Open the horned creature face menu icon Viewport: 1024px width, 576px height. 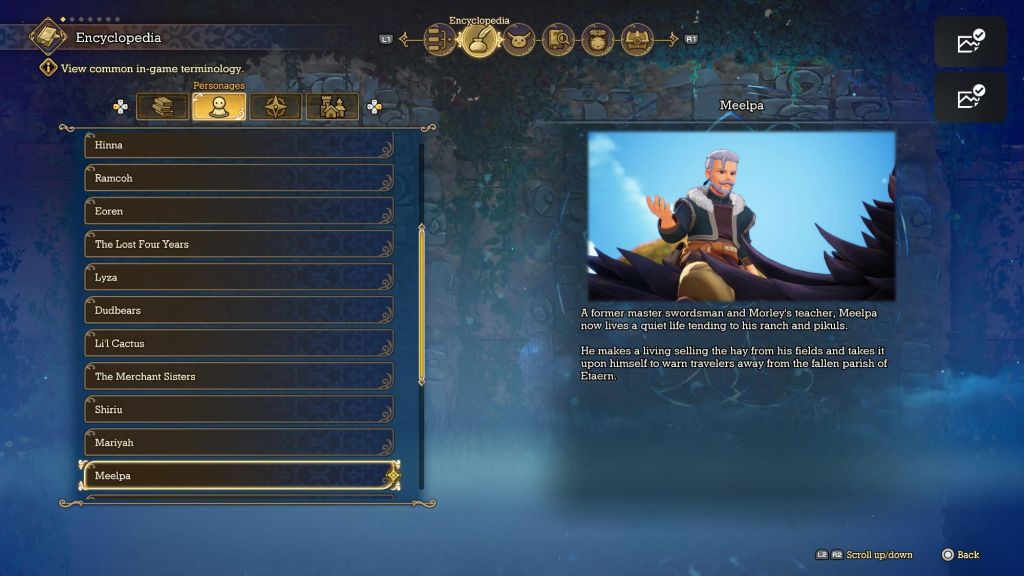click(x=518, y=40)
